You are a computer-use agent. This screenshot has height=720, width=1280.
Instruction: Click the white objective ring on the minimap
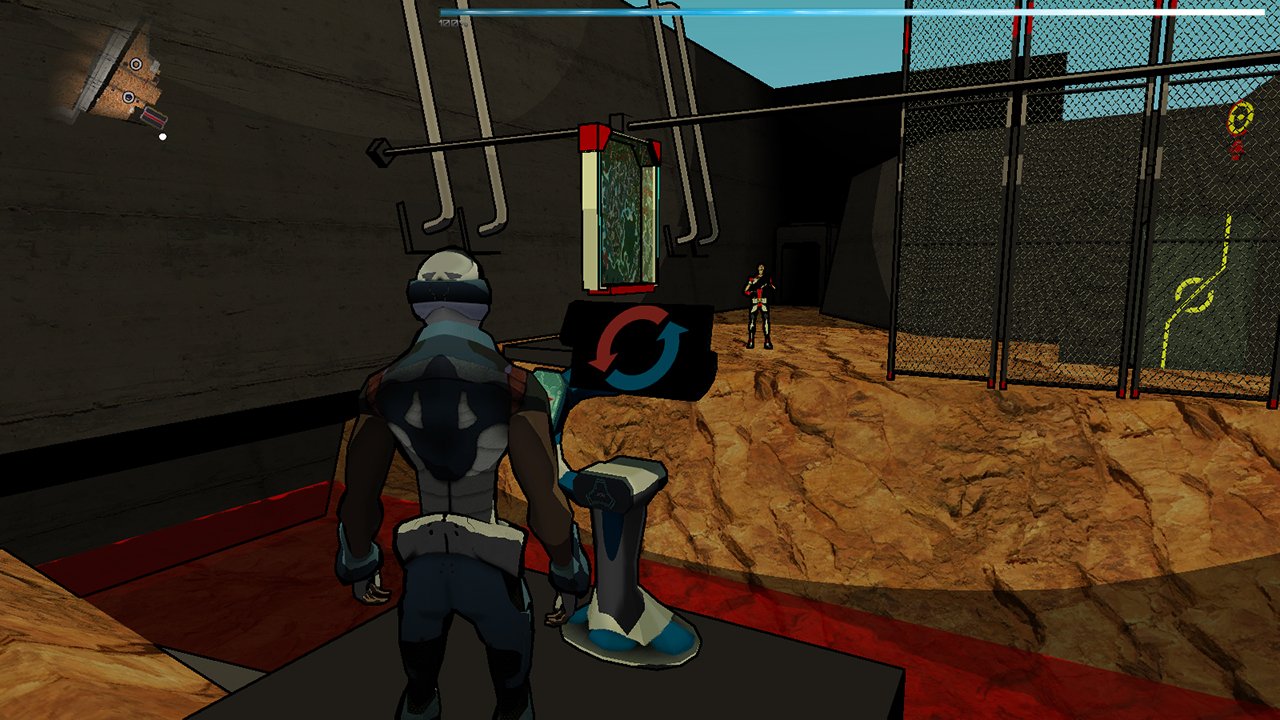point(135,64)
